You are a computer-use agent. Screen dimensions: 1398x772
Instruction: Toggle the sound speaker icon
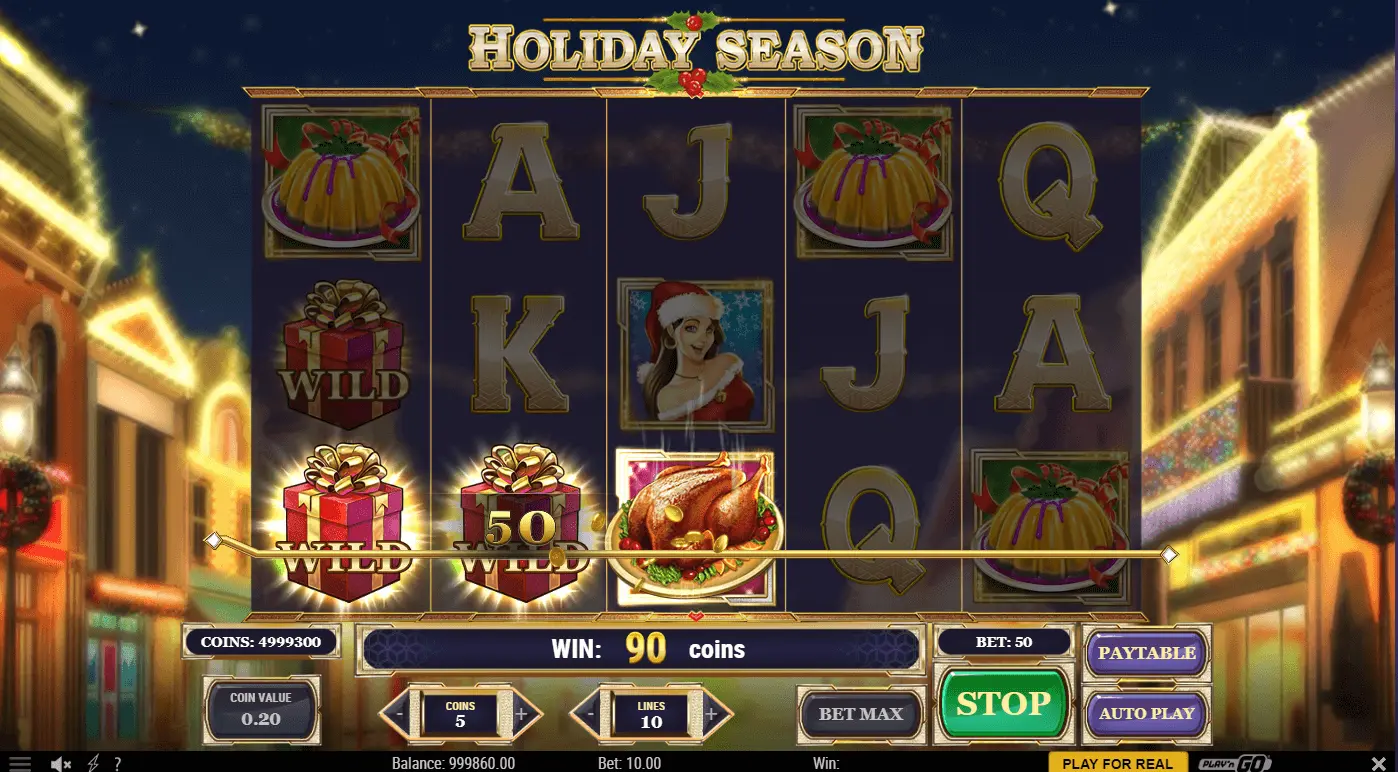point(60,764)
